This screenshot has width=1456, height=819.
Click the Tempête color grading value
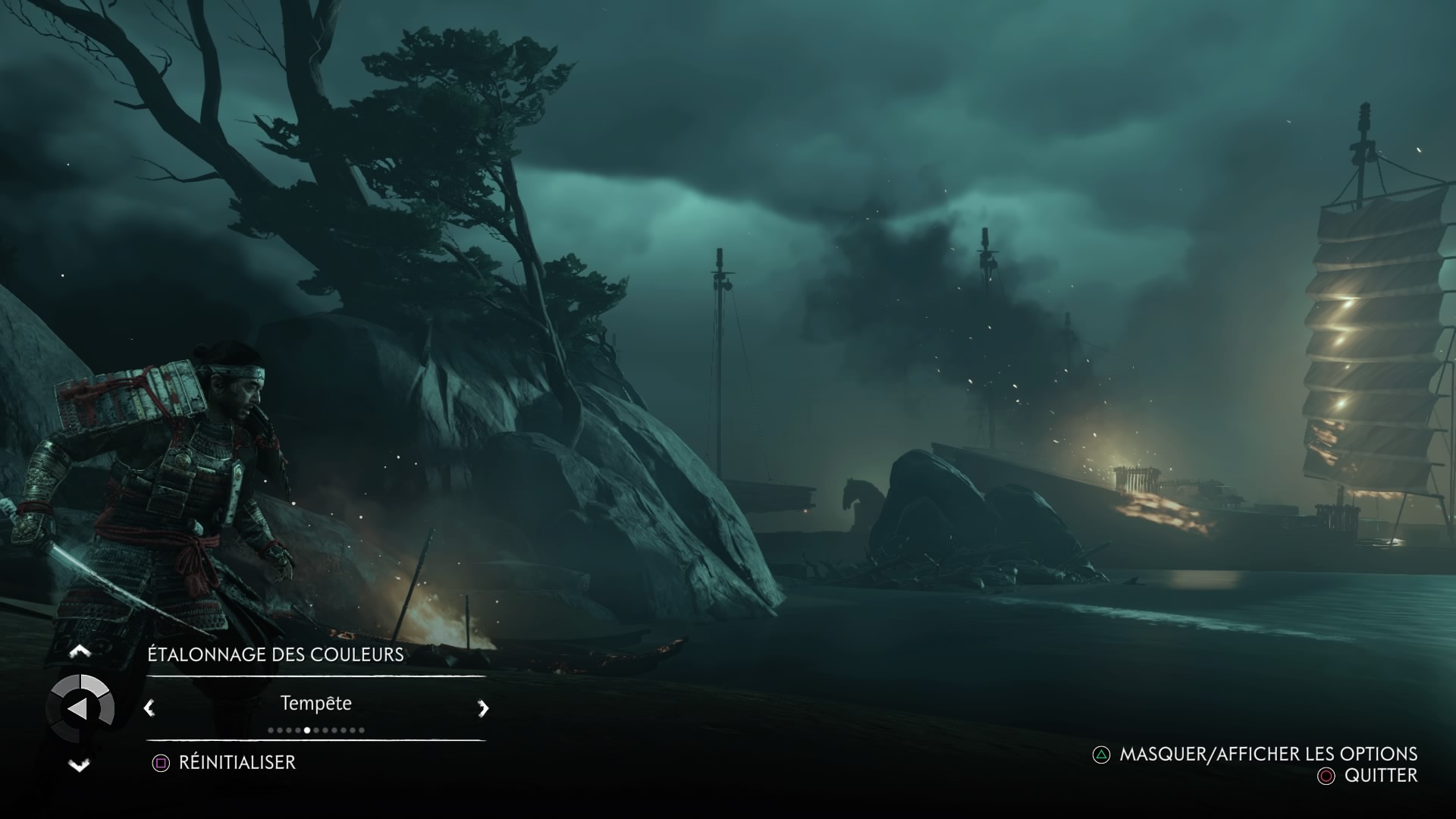pos(316,703)
